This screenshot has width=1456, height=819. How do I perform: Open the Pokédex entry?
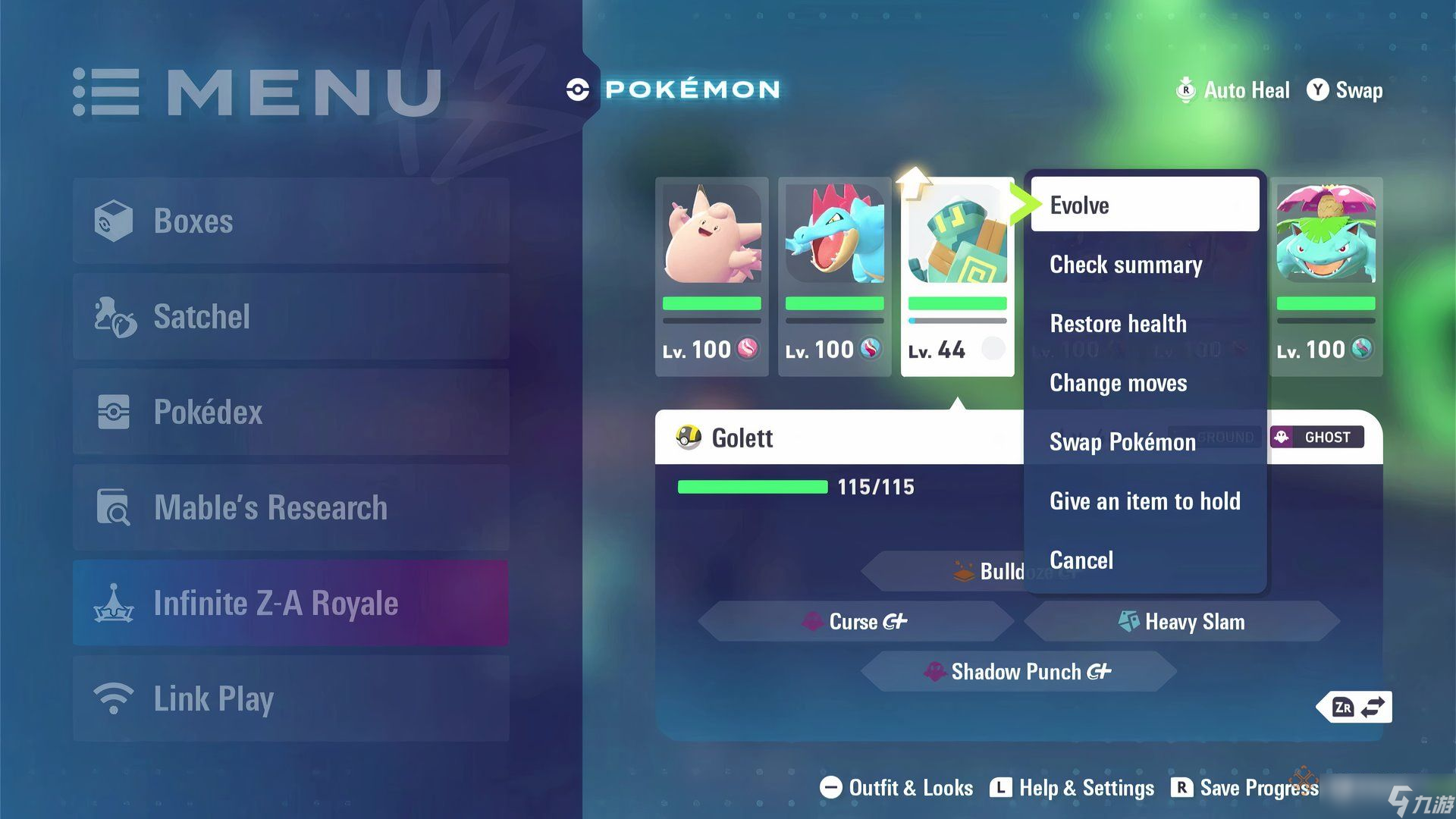point(291,412)
